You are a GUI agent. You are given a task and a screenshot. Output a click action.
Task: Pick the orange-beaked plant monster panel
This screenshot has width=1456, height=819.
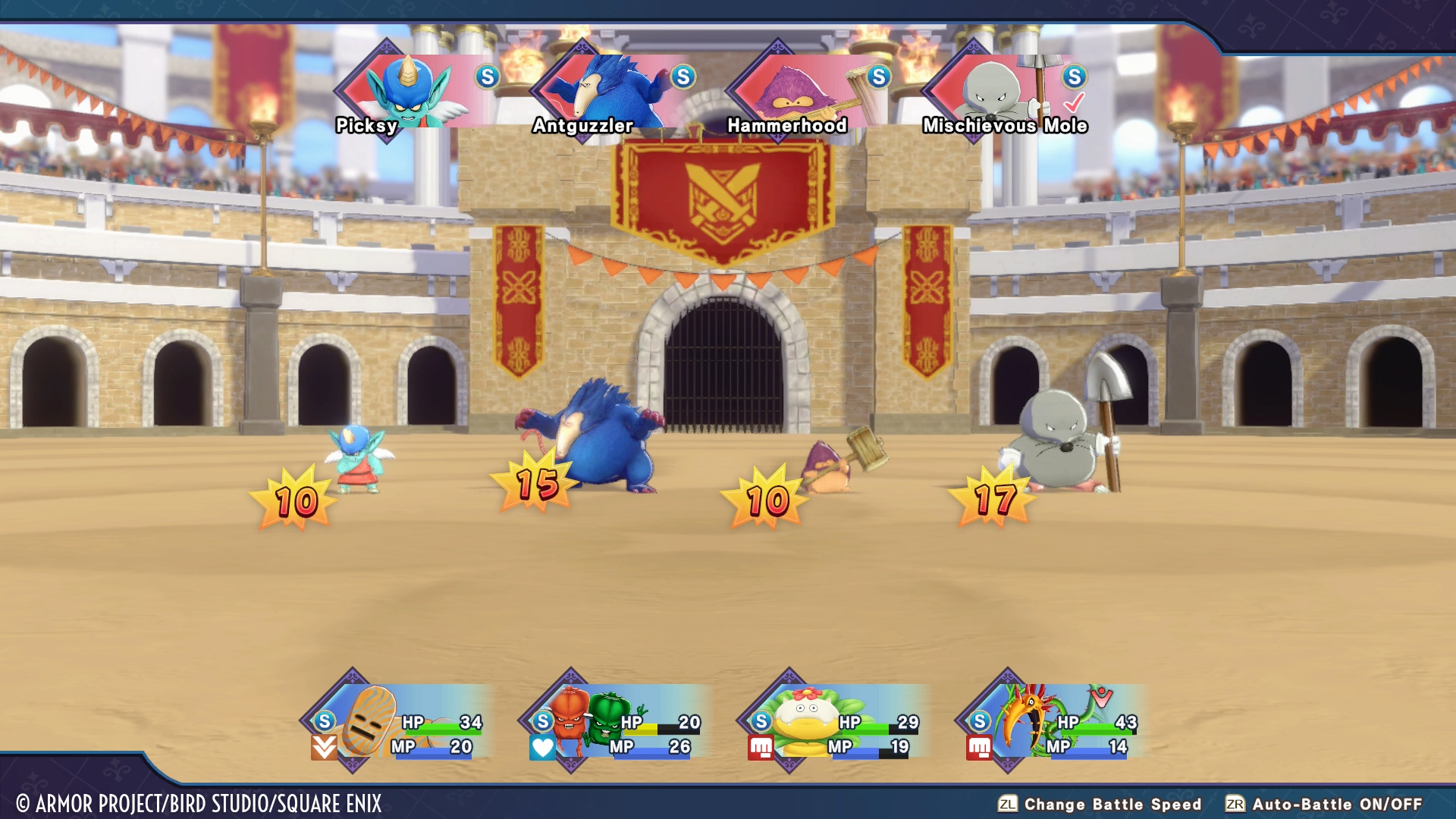click(1053, 722)
